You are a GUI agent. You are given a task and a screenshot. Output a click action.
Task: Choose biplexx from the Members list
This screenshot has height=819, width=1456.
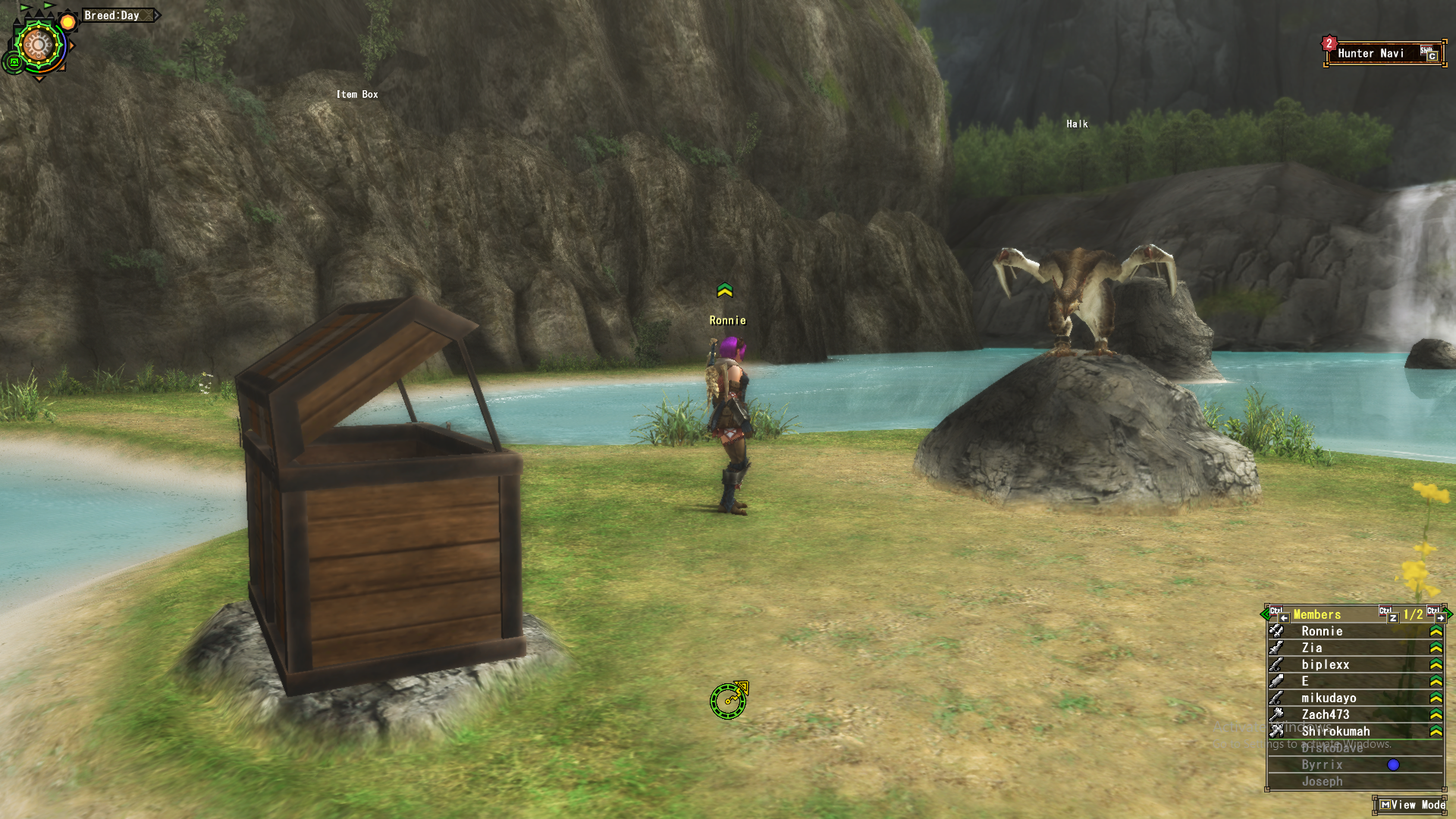1325,665
